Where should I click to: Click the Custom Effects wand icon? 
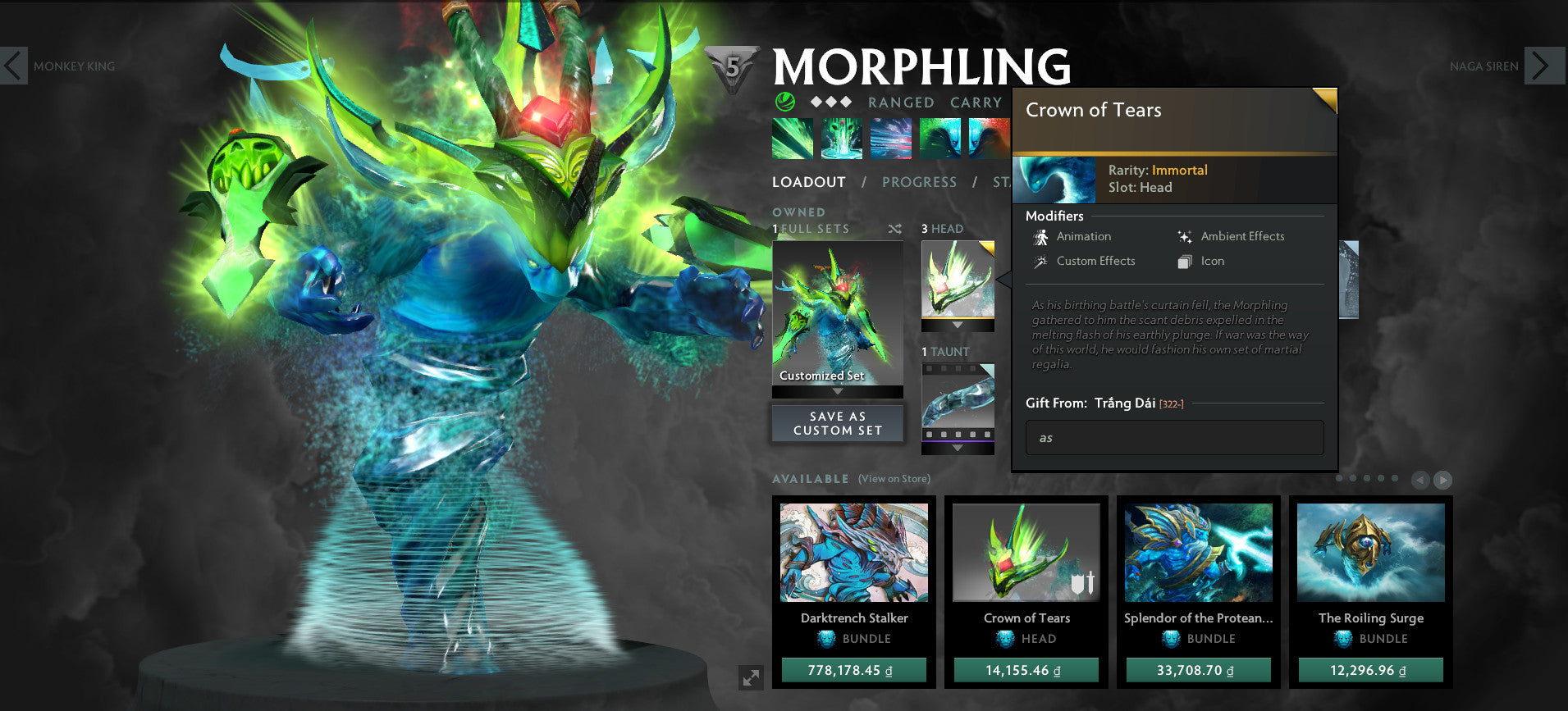click(1041, 261)
